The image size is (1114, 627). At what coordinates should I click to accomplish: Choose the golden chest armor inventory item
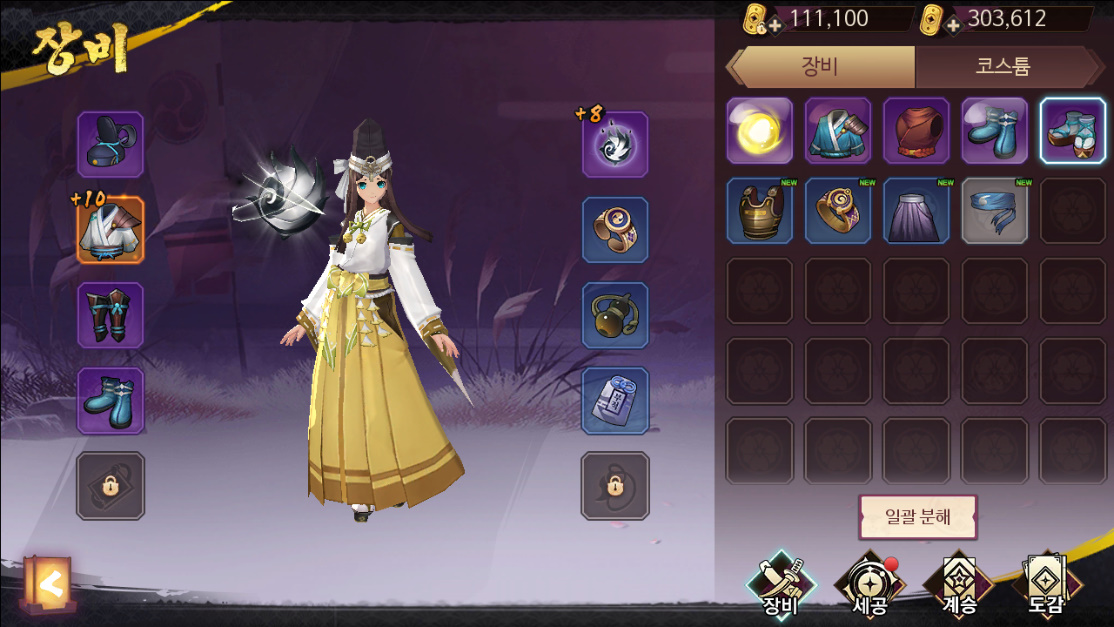760,211
